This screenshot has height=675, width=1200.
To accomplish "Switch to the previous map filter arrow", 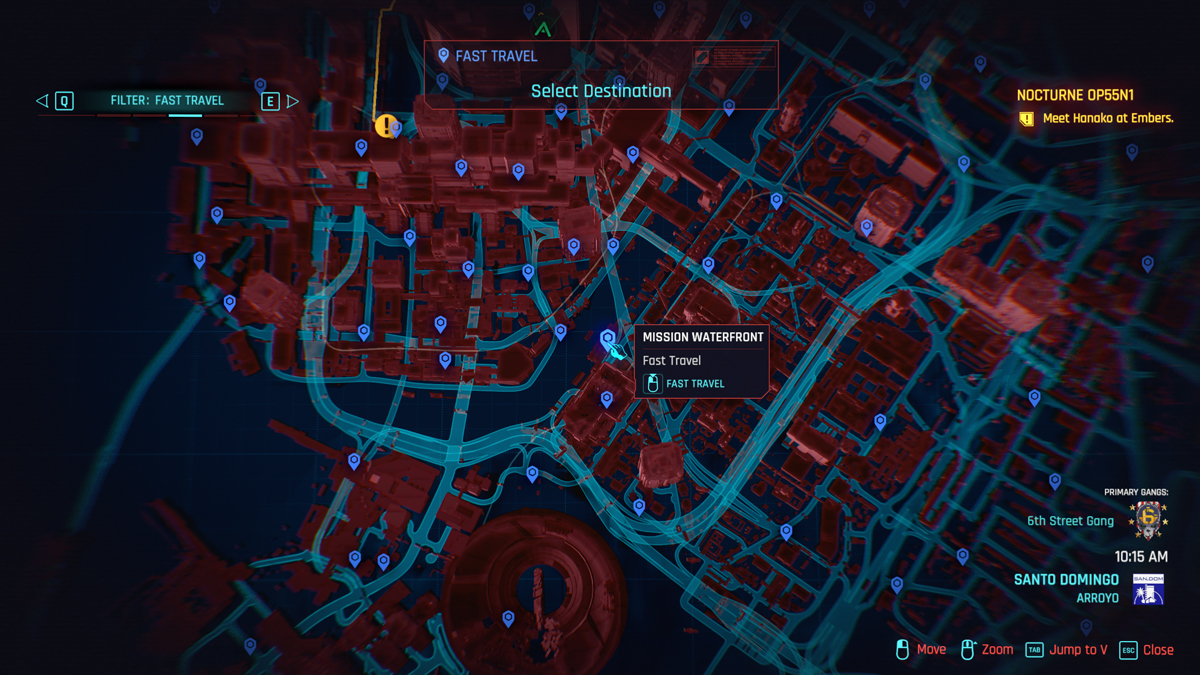I will click(x=42, y=101).
